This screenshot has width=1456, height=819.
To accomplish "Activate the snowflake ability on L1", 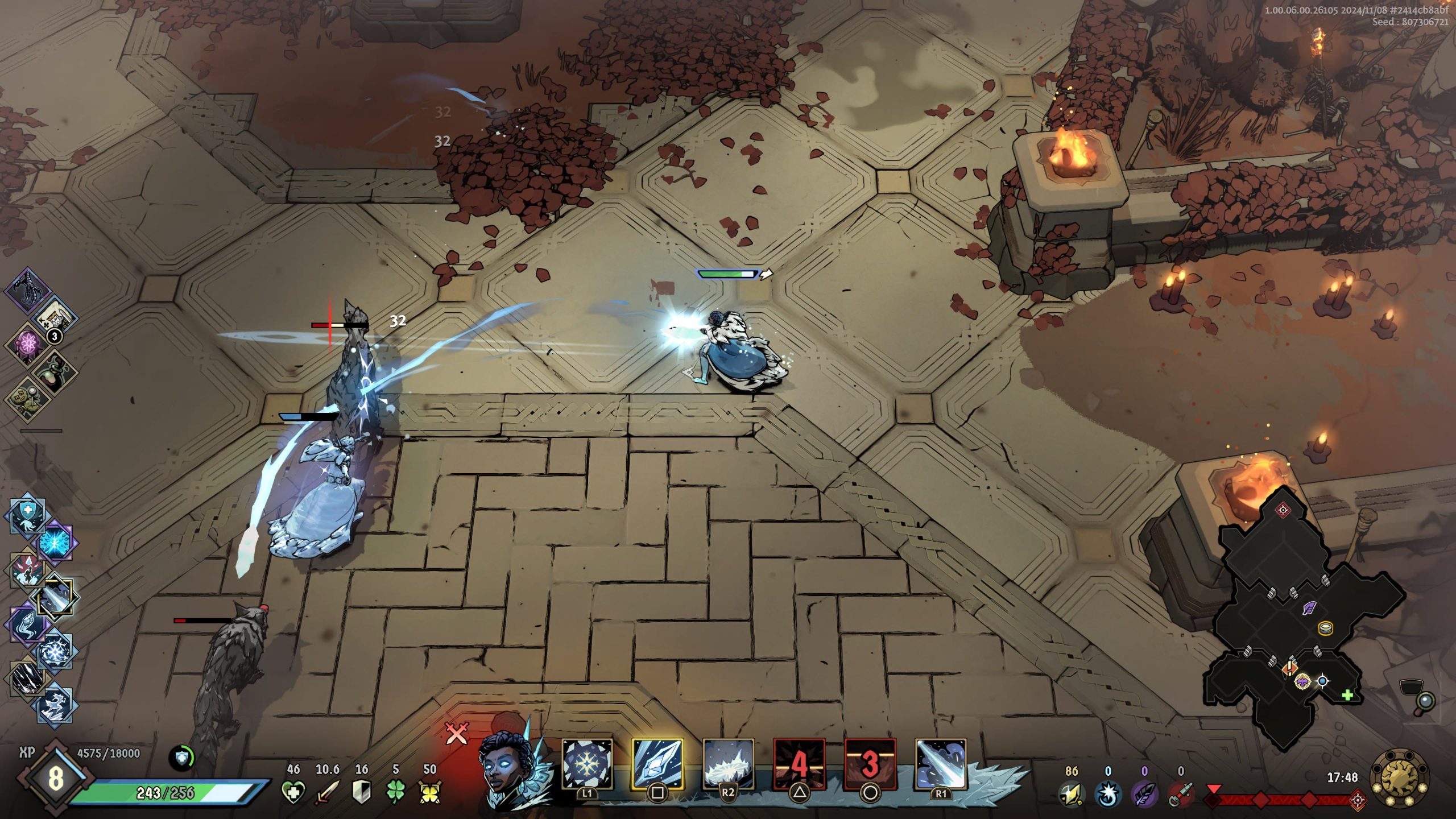I will coord(587,764).
